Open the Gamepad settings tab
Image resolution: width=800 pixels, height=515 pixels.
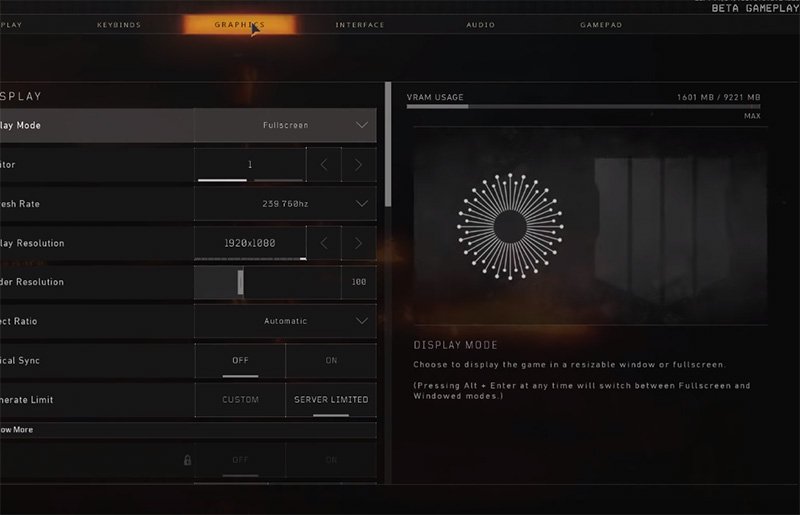tap(601, 25)
